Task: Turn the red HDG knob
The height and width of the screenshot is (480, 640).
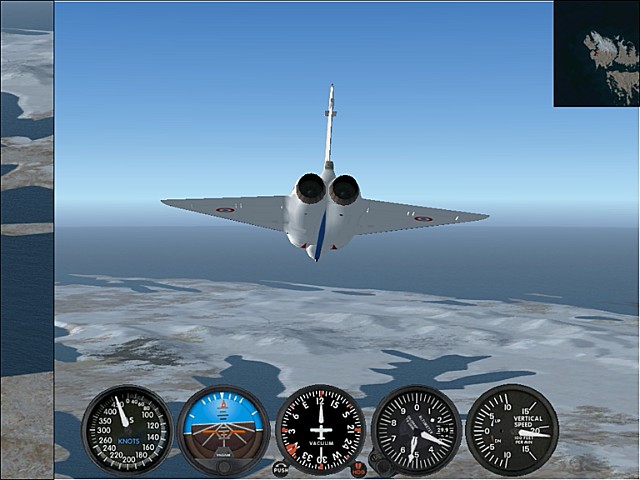Action: 359,469
